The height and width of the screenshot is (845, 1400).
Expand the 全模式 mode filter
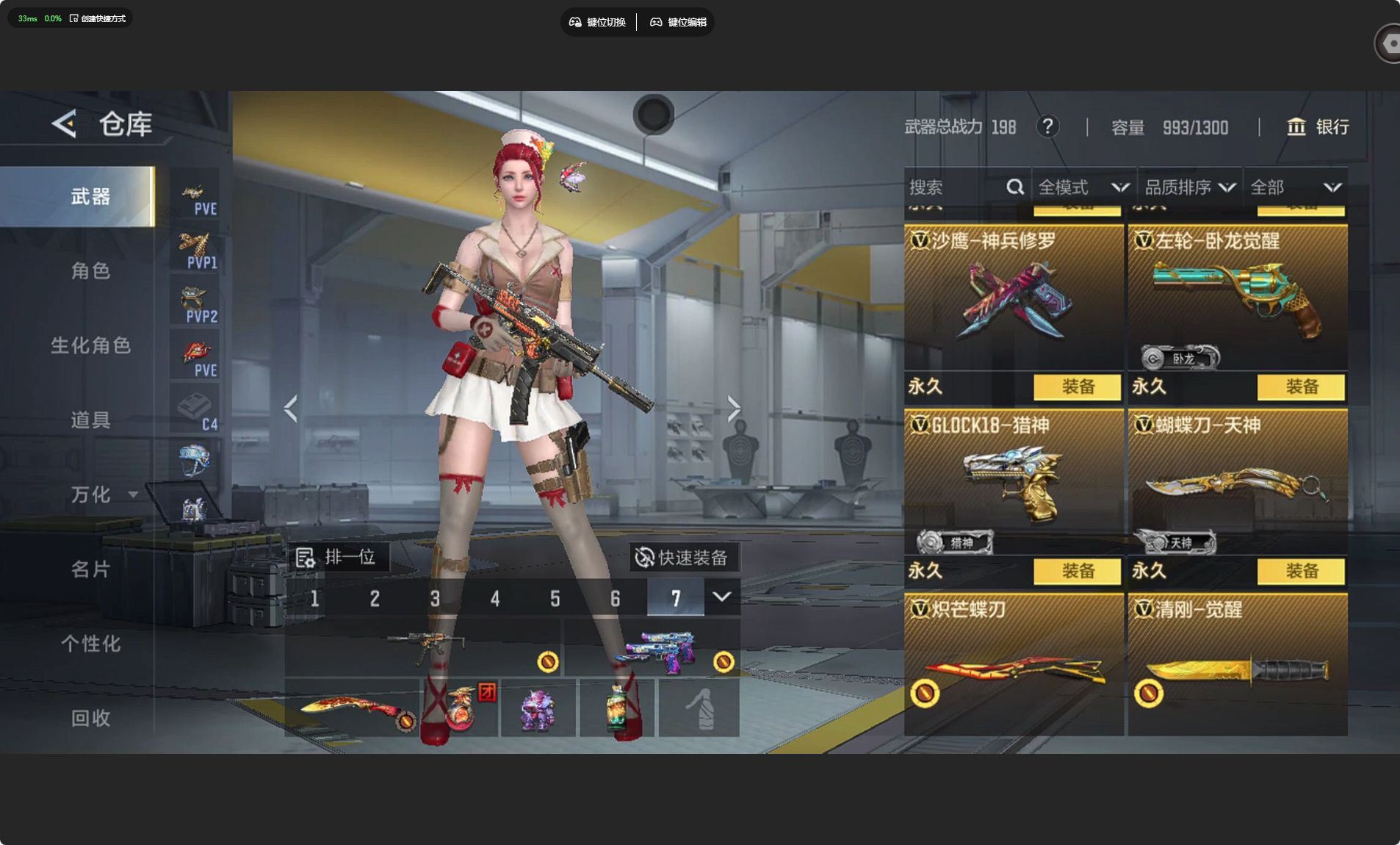click(x=1083, y=187)
